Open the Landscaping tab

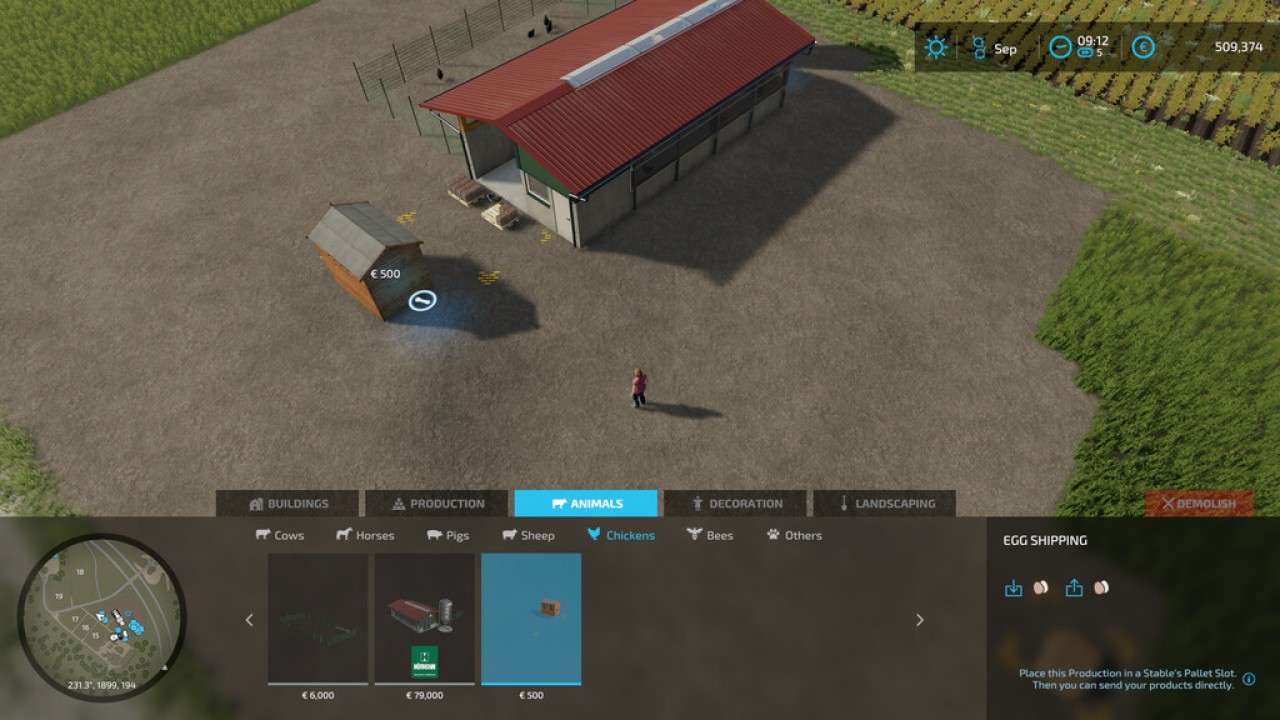tap(884, 503)
